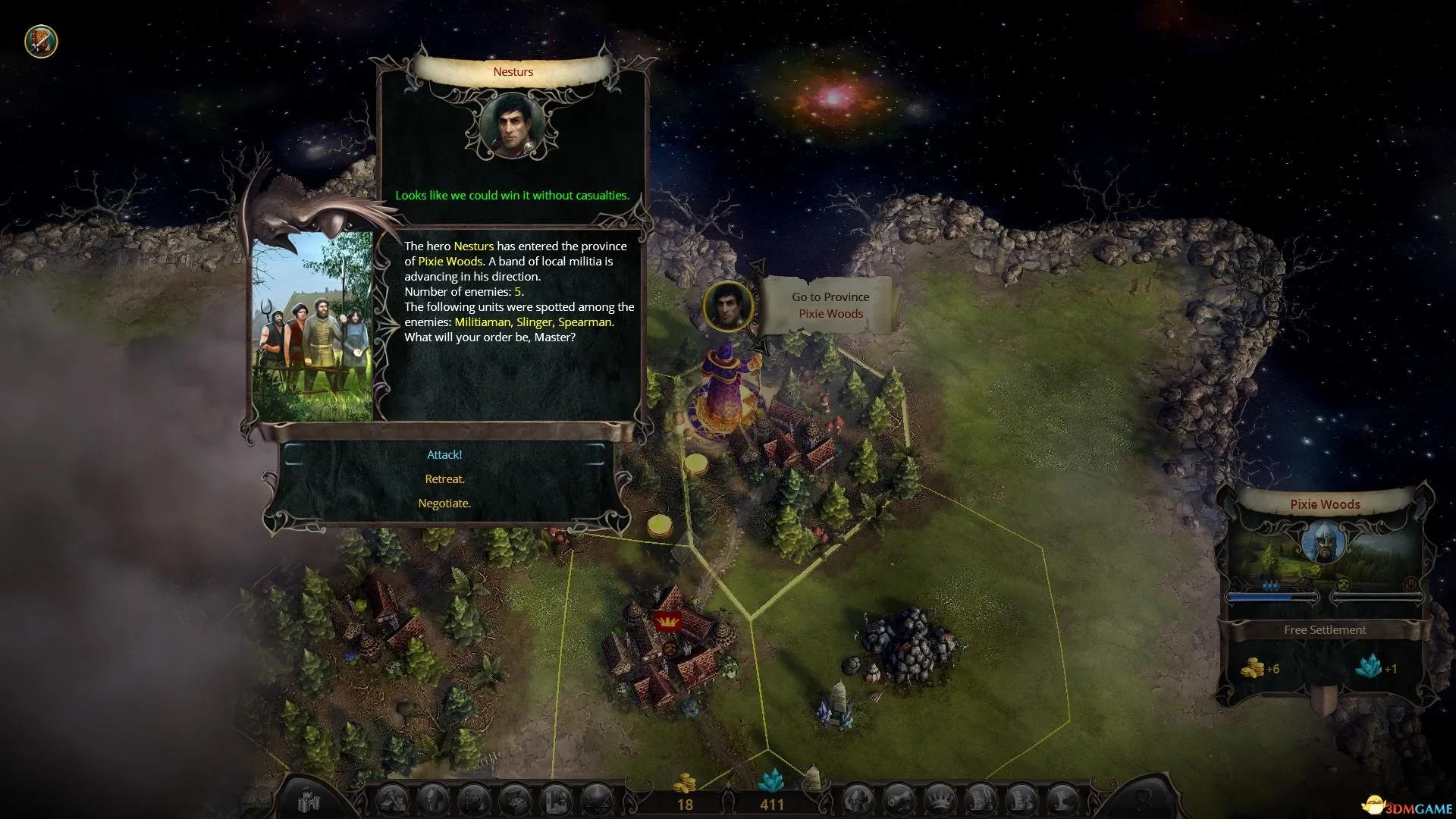Select the Retreat option
Image resolution: width=1456 pixels, height=819 pixels.
pyautogui.click(x=444, y=479)
